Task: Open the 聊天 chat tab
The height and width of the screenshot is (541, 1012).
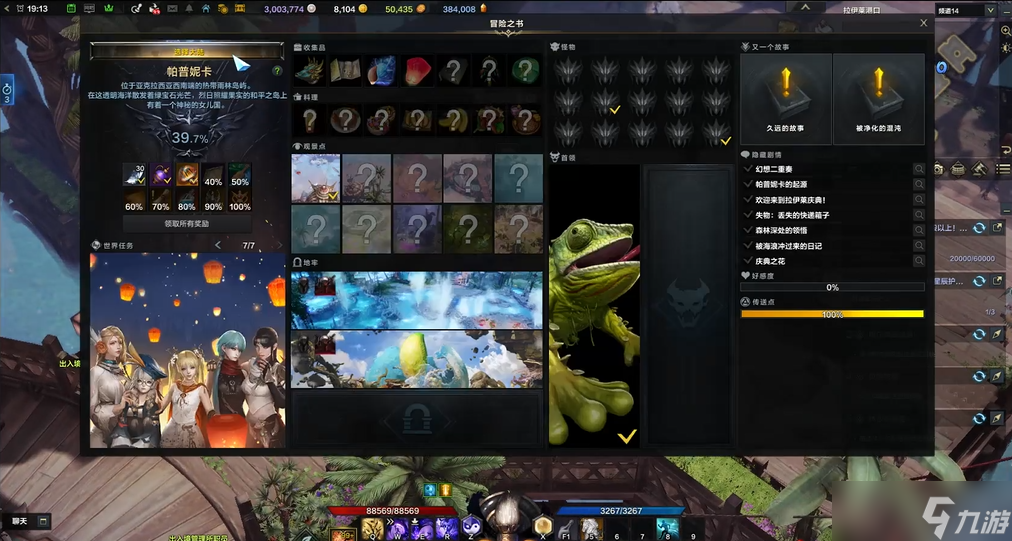Action: [x=21, y=521]
